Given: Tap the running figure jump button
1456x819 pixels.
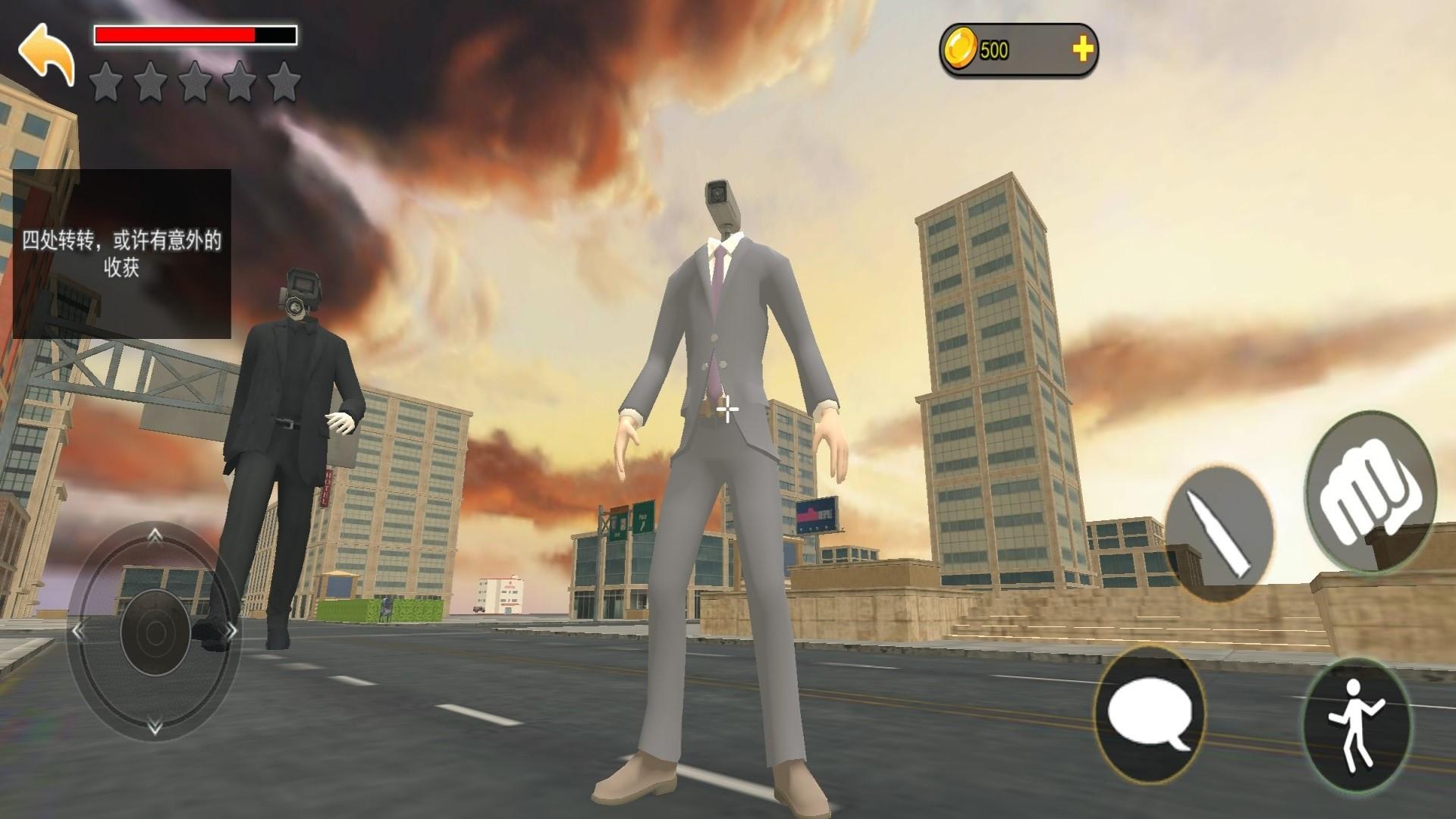Looking at the screenshot, I should (x=1356, y=726).
